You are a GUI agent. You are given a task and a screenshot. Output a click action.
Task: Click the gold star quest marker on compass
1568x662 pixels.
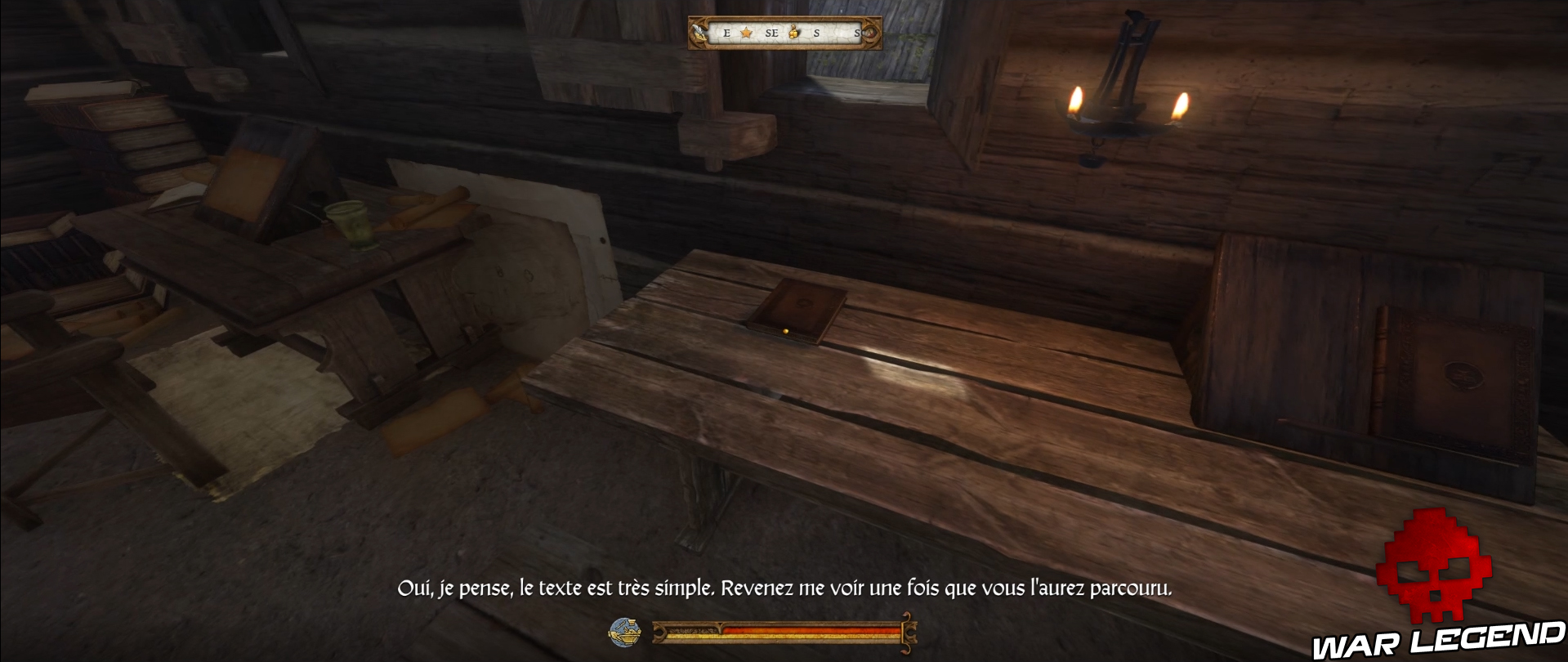click(746, 33)
